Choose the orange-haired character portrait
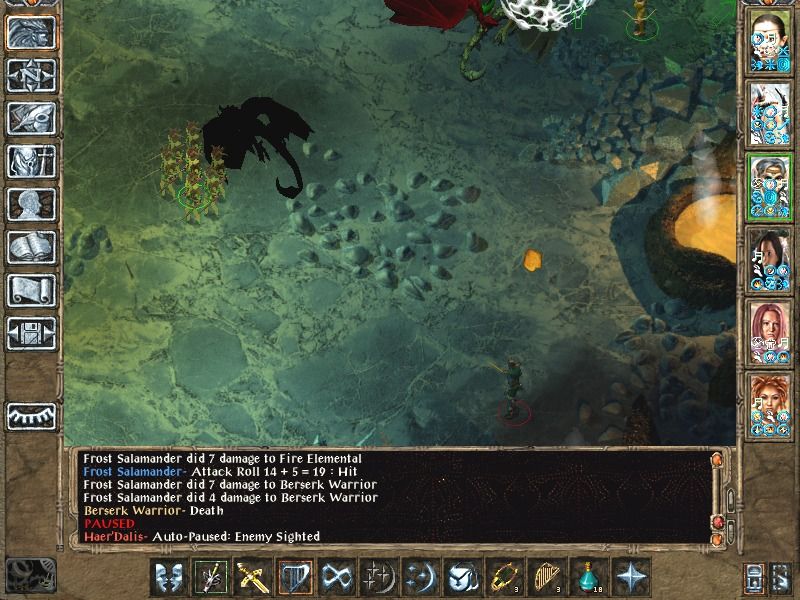This screenshot has height=600, width=800. (x=769, y=403)
